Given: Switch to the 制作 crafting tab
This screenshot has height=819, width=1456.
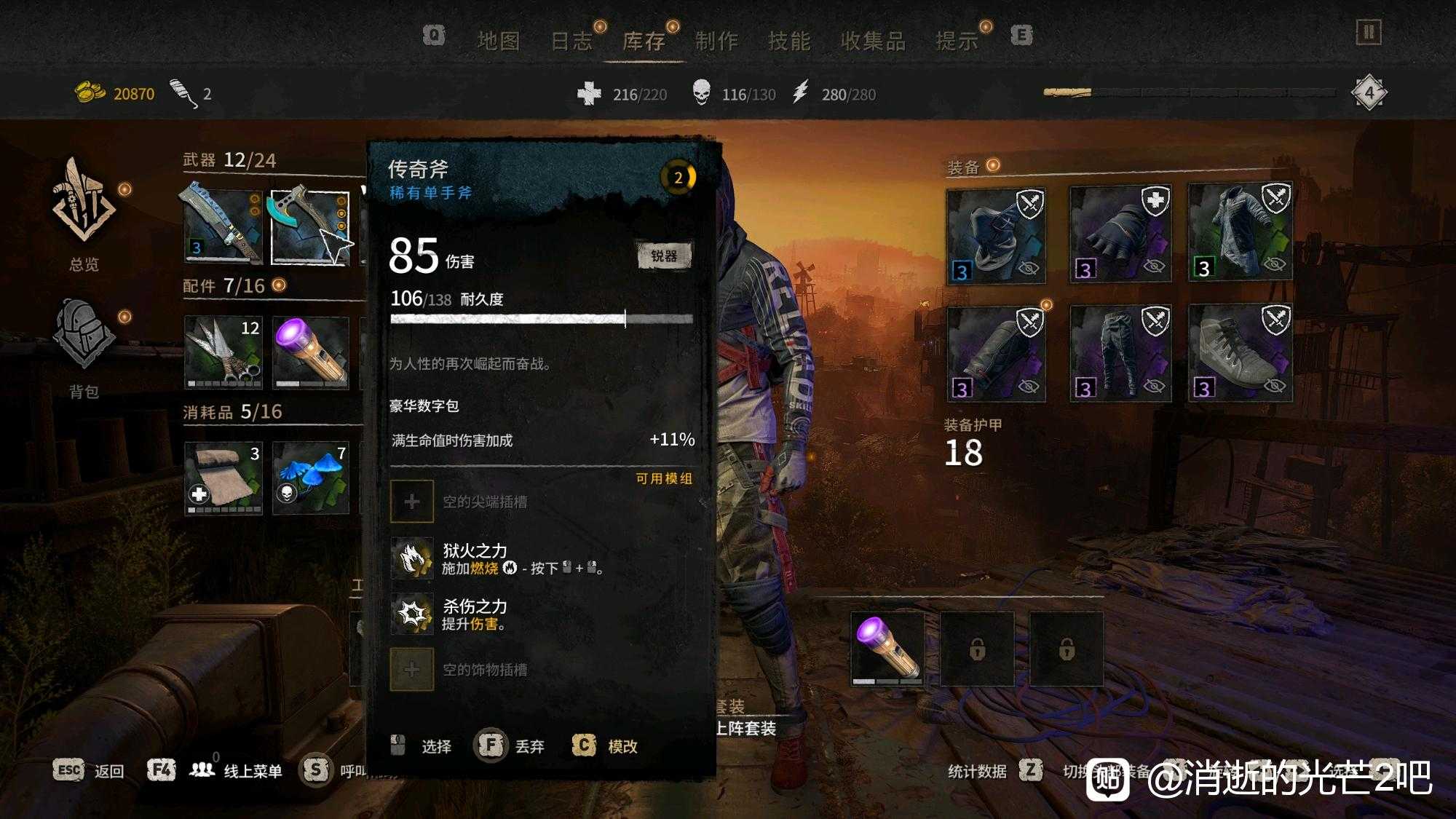Looking at the screenshot, I should click(718, 41).
